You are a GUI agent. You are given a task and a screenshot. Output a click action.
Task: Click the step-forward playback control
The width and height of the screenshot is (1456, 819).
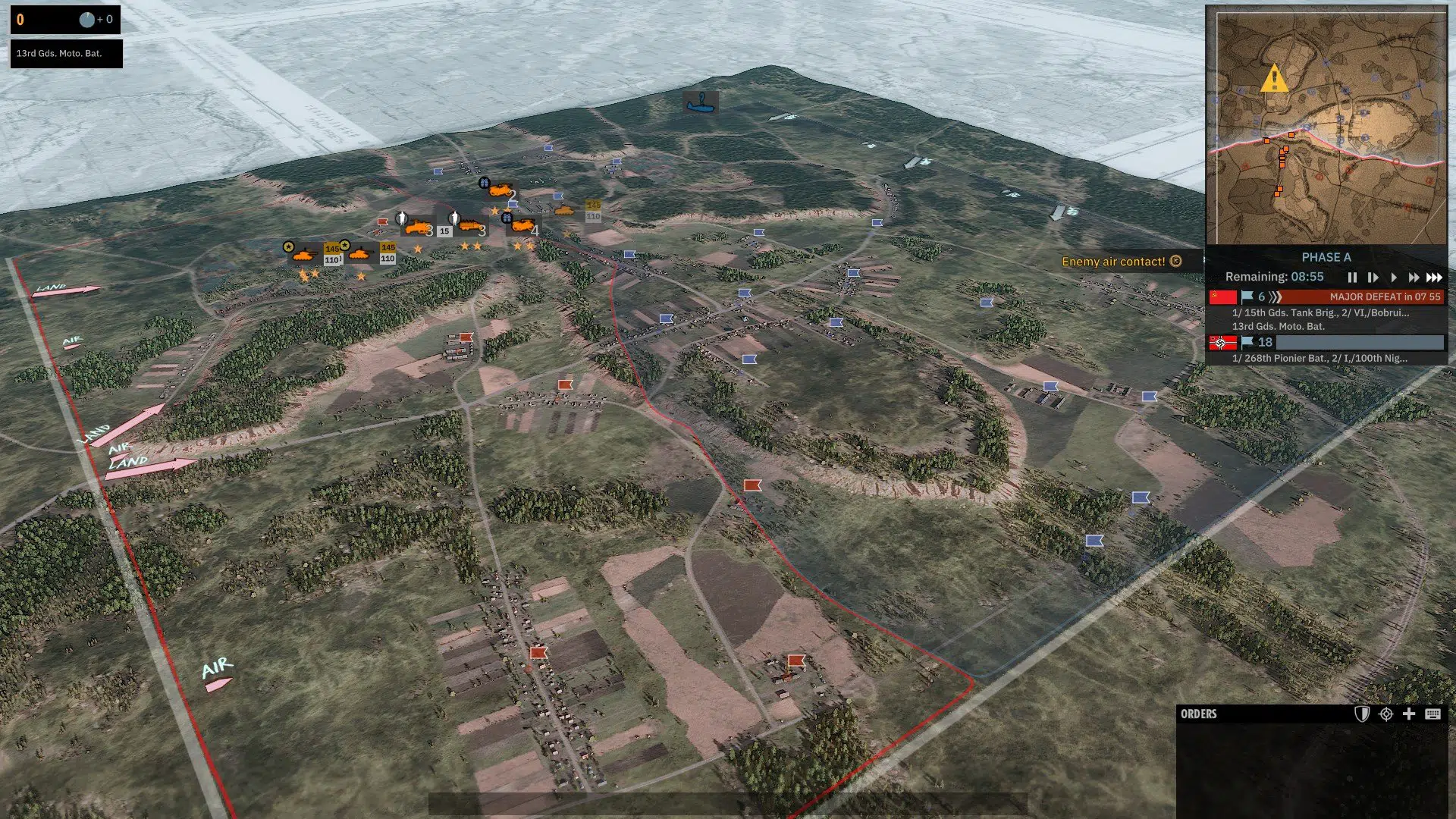click(1374, 277)
